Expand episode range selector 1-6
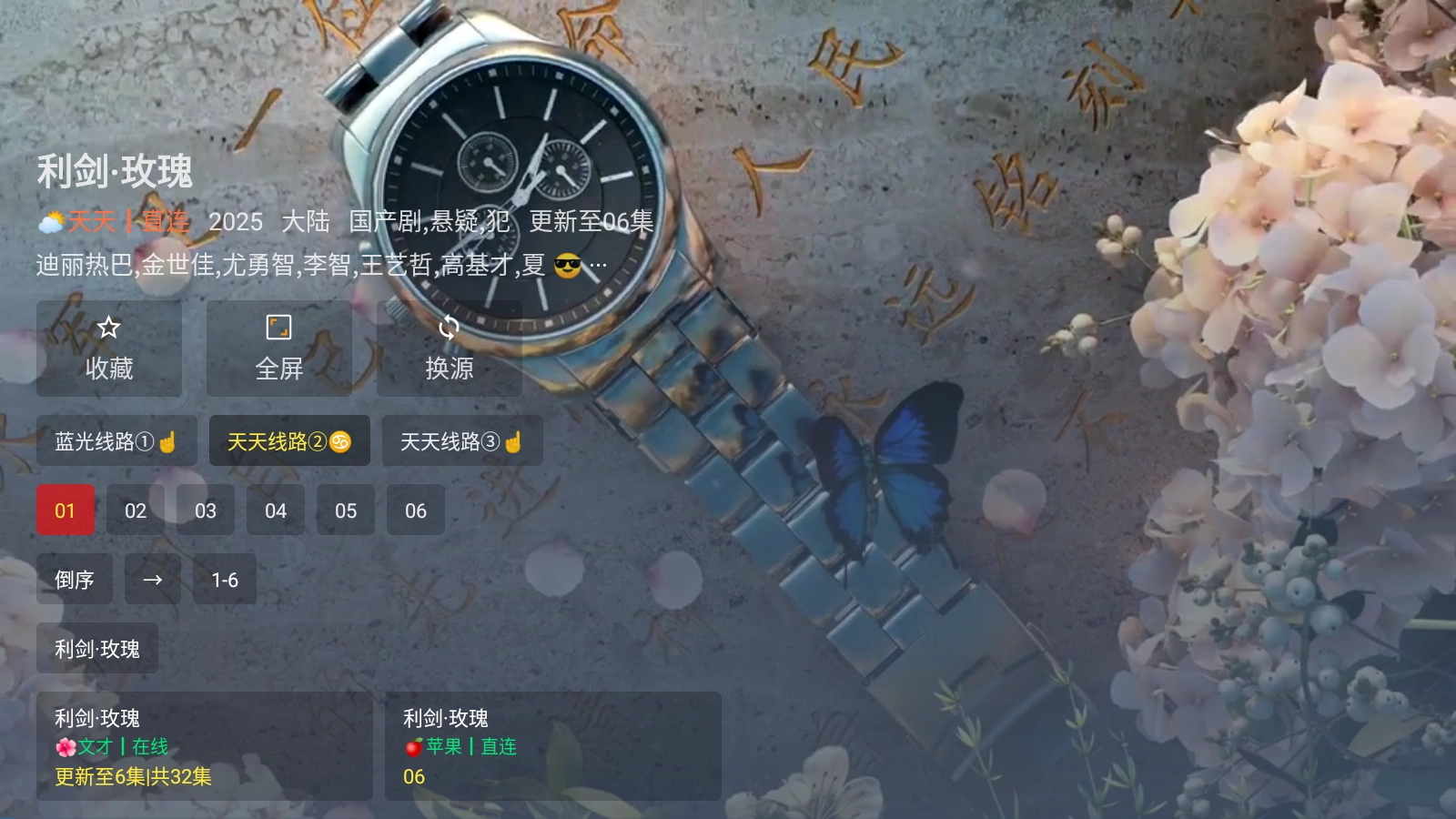 click(224, 580)
